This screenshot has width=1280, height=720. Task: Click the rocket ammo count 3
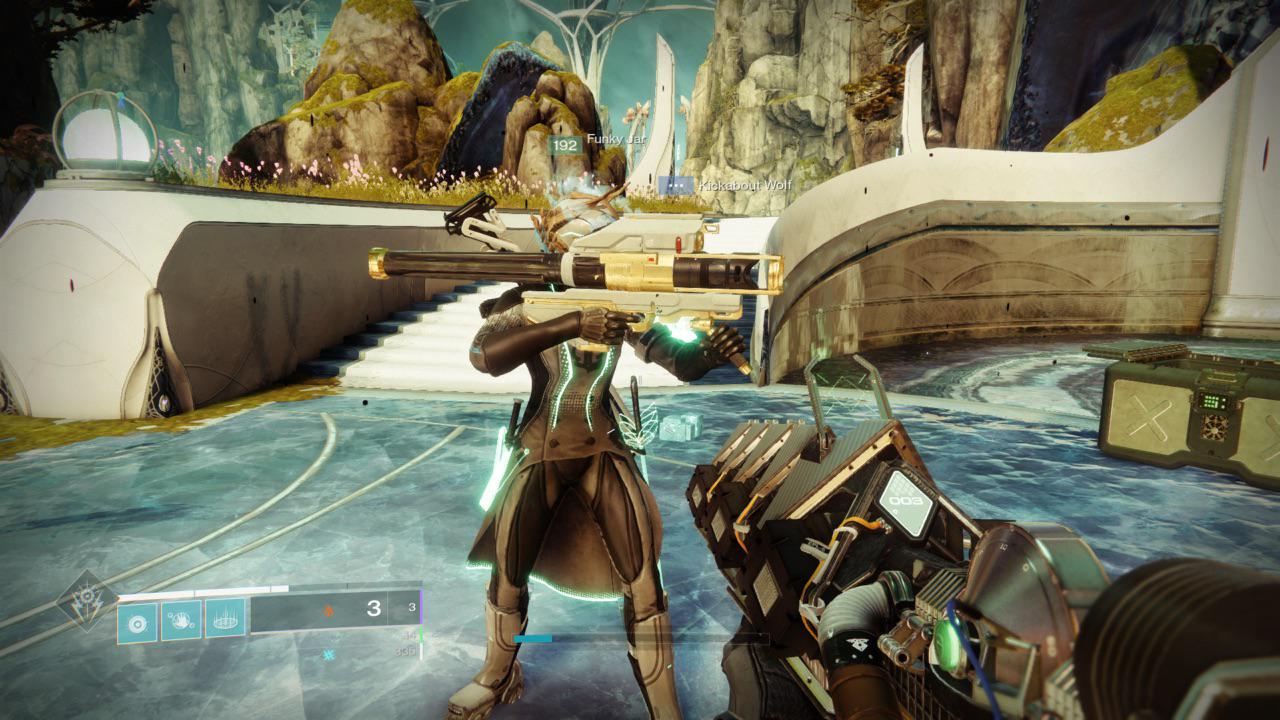click(x=372, y=609)
